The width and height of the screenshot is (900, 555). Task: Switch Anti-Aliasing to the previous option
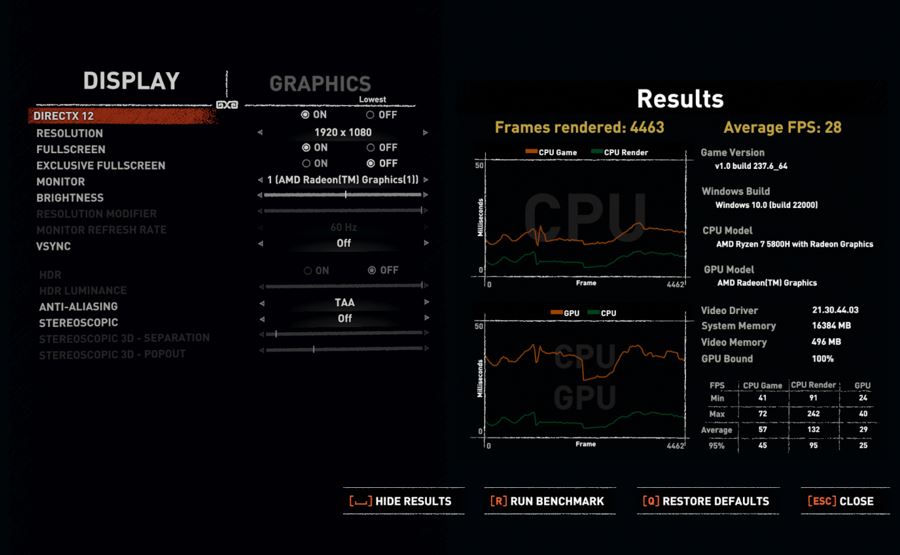tap(260, 302)
